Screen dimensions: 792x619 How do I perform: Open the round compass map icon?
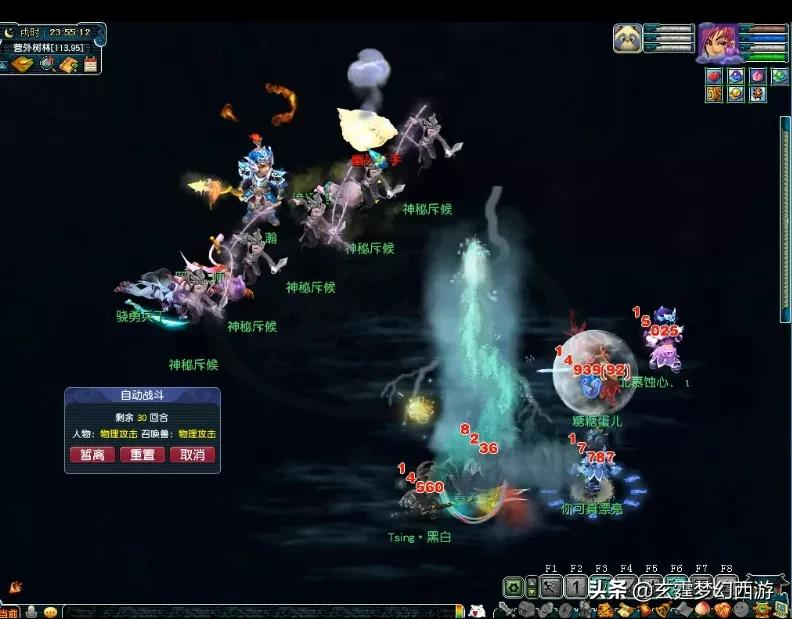46,65
